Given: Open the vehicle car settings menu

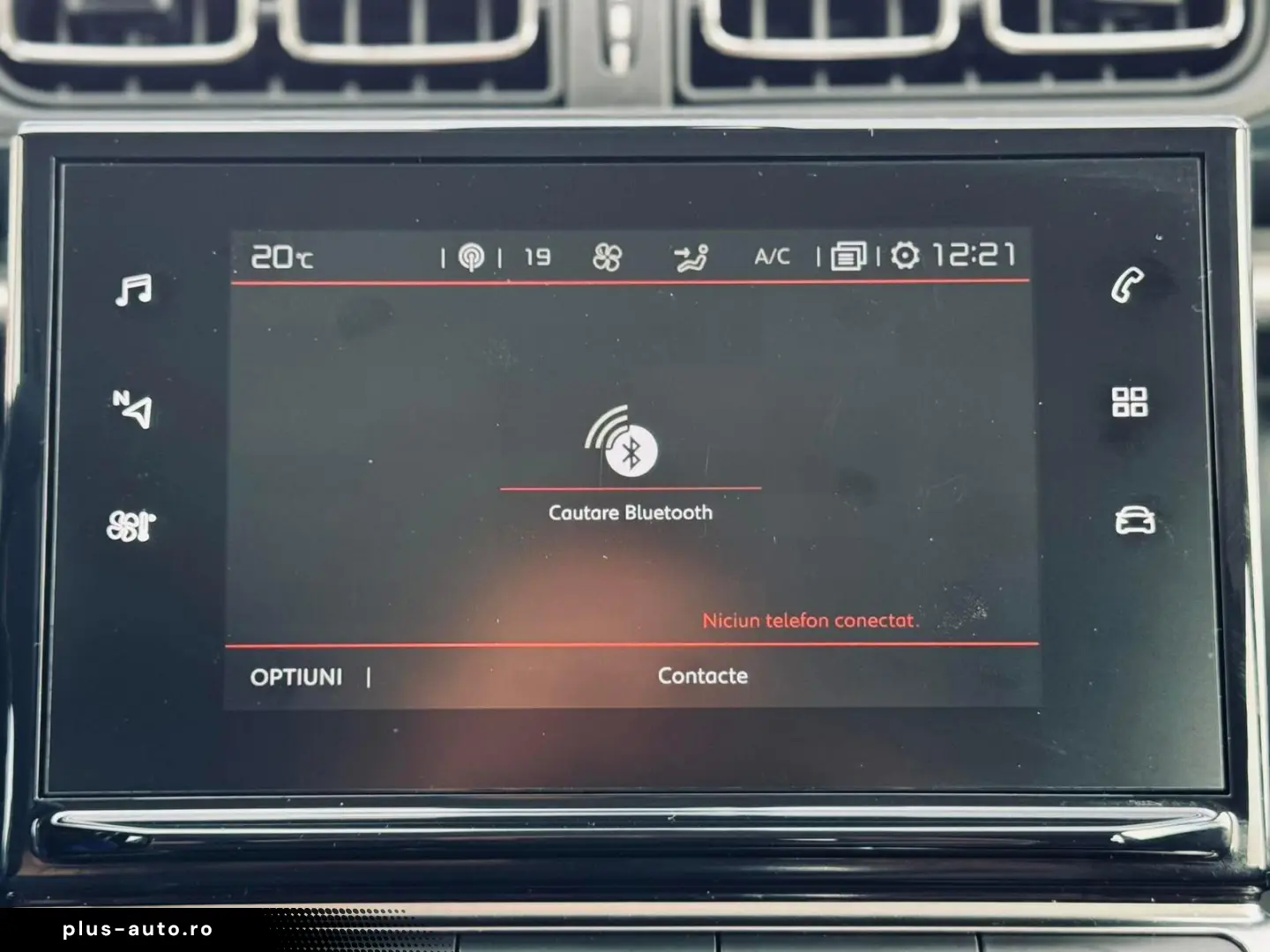Looking at the screenshot, I should point(1134,520).
